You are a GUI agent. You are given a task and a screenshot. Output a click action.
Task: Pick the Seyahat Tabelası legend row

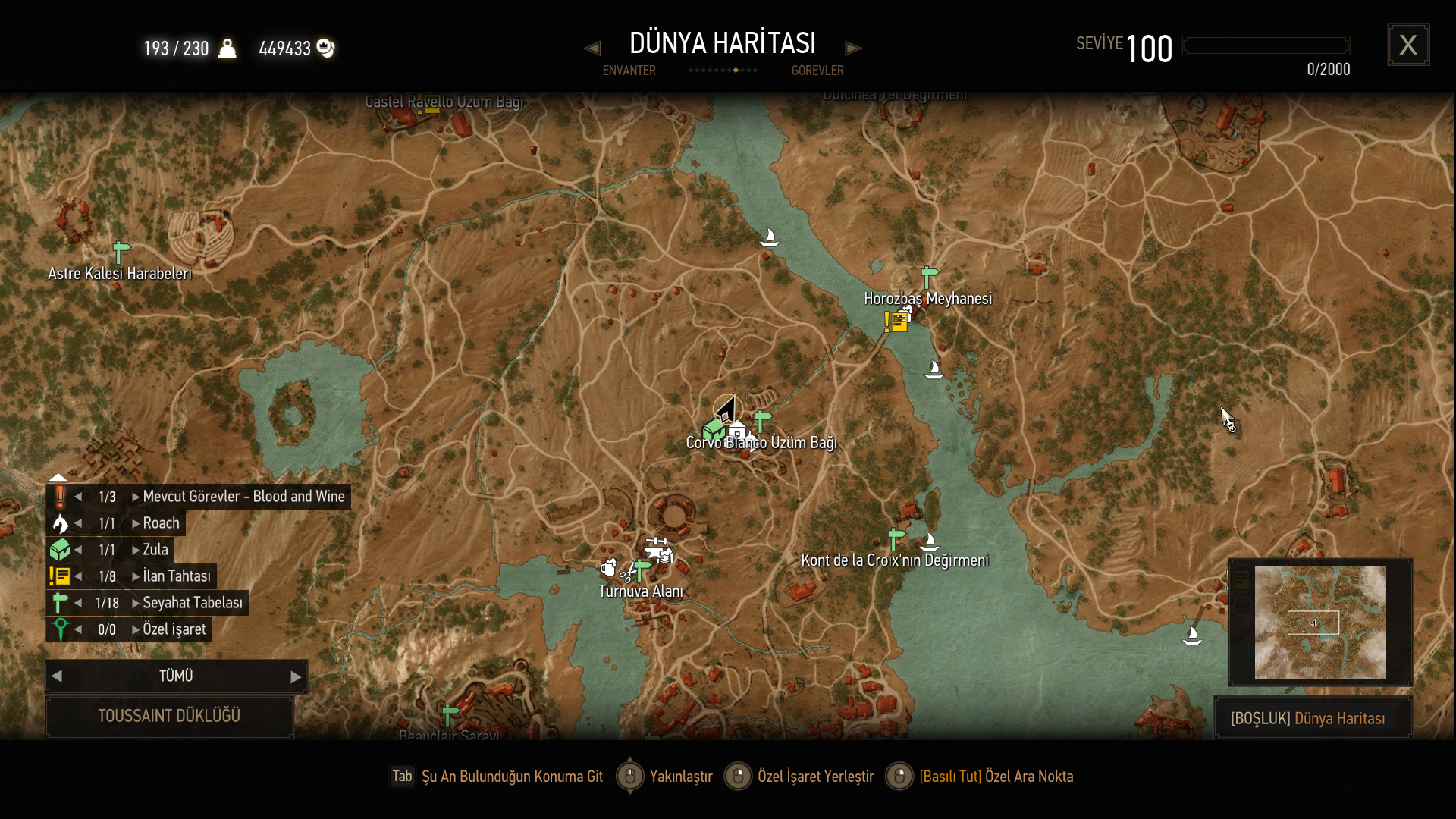coord(192,603)
